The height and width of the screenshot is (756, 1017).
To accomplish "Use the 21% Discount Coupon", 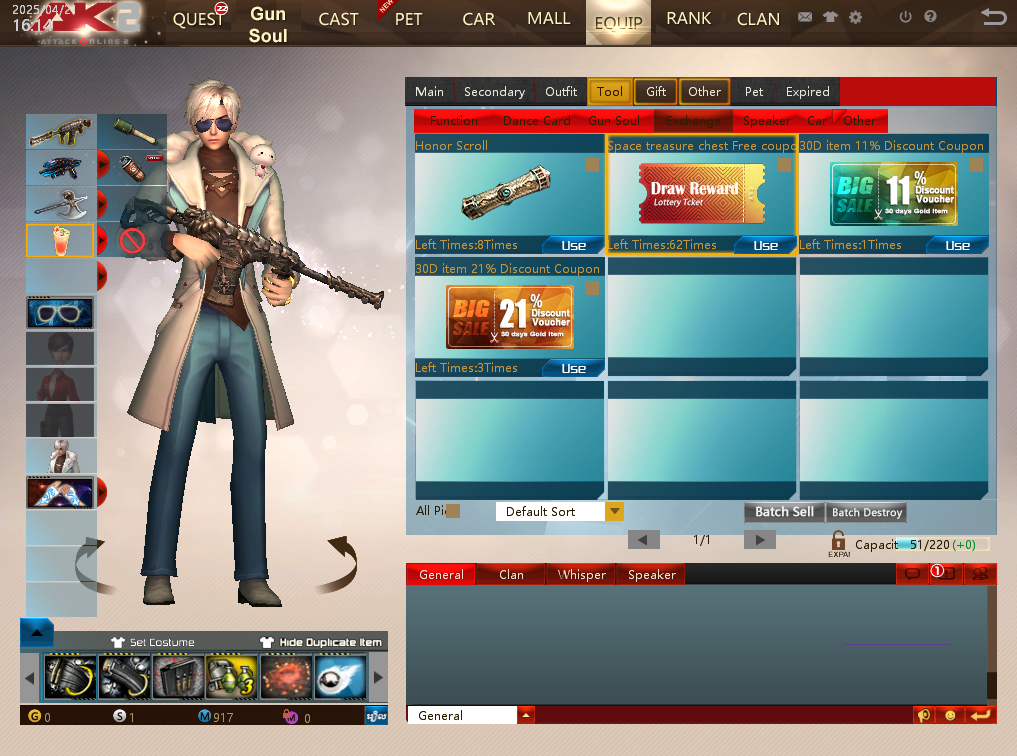I will pos(573,368).
